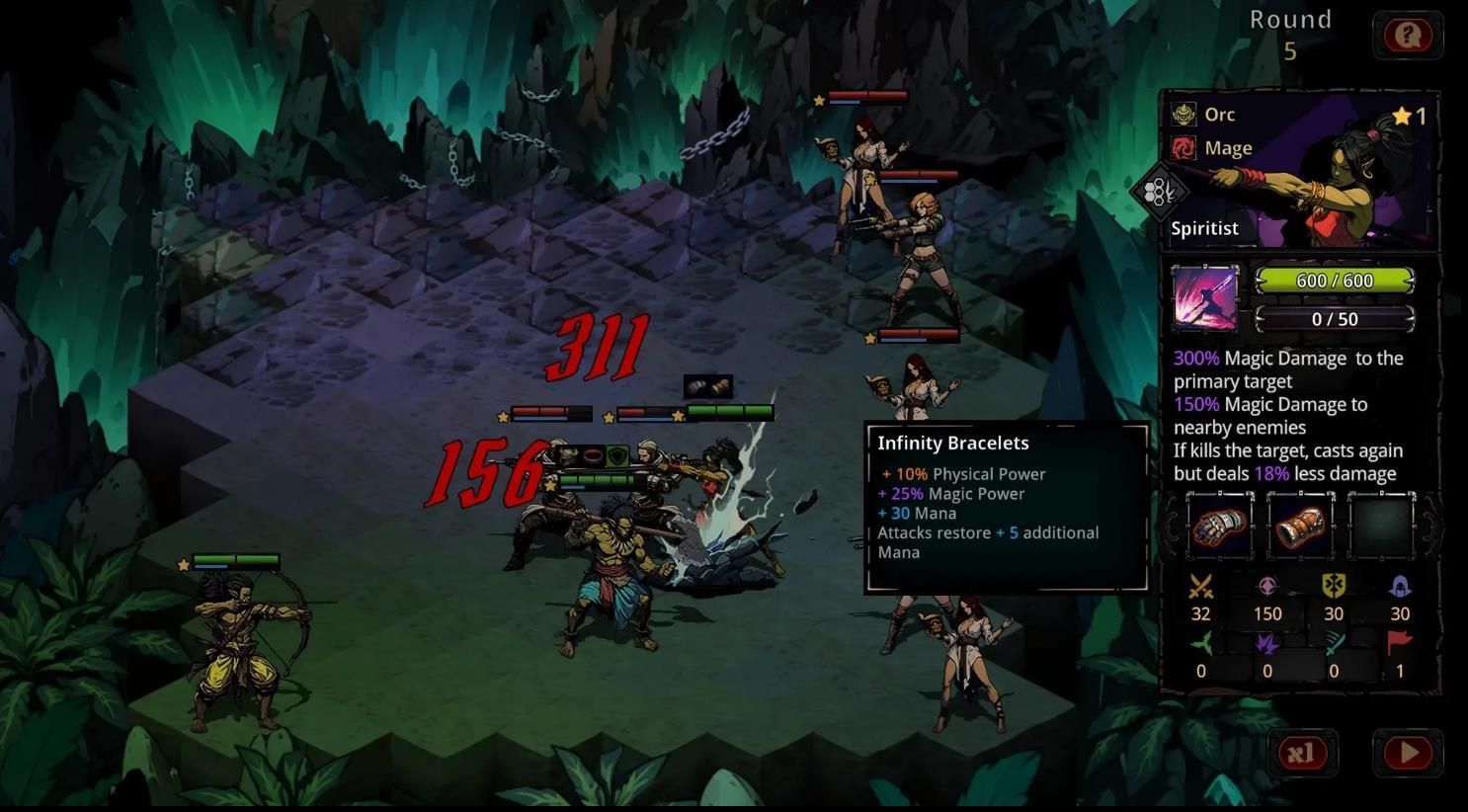Open the question mark help button

(x=1408, y=37)
